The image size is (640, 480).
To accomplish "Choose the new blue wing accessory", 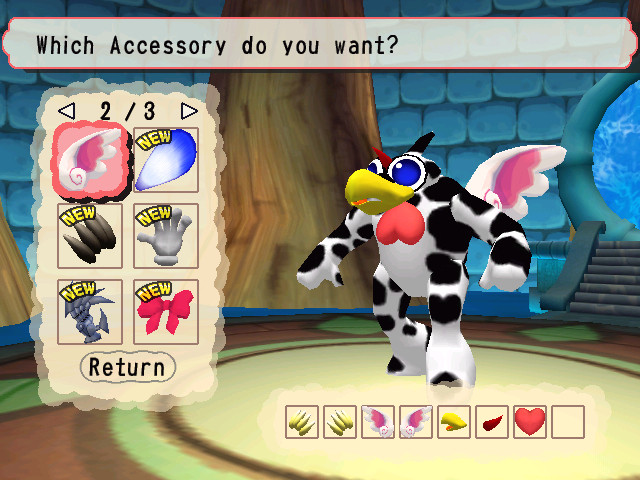I will tap(166, 160).
